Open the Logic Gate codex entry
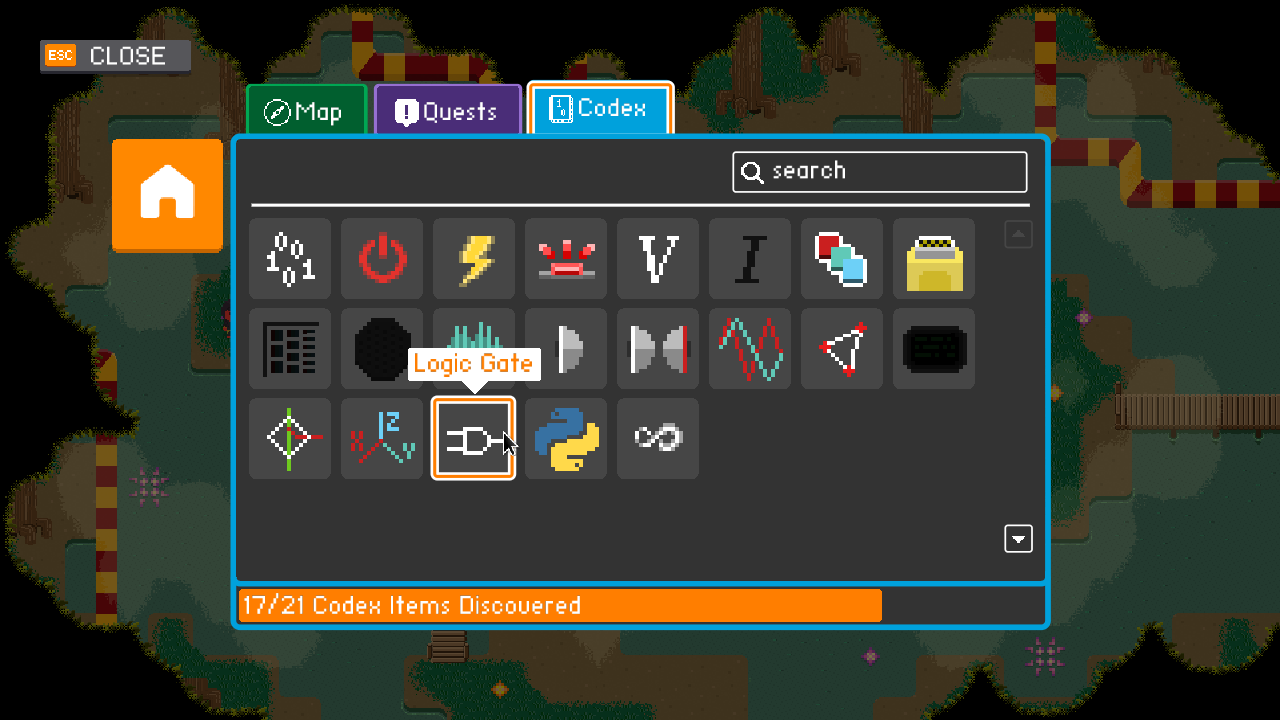 (473, 438)
